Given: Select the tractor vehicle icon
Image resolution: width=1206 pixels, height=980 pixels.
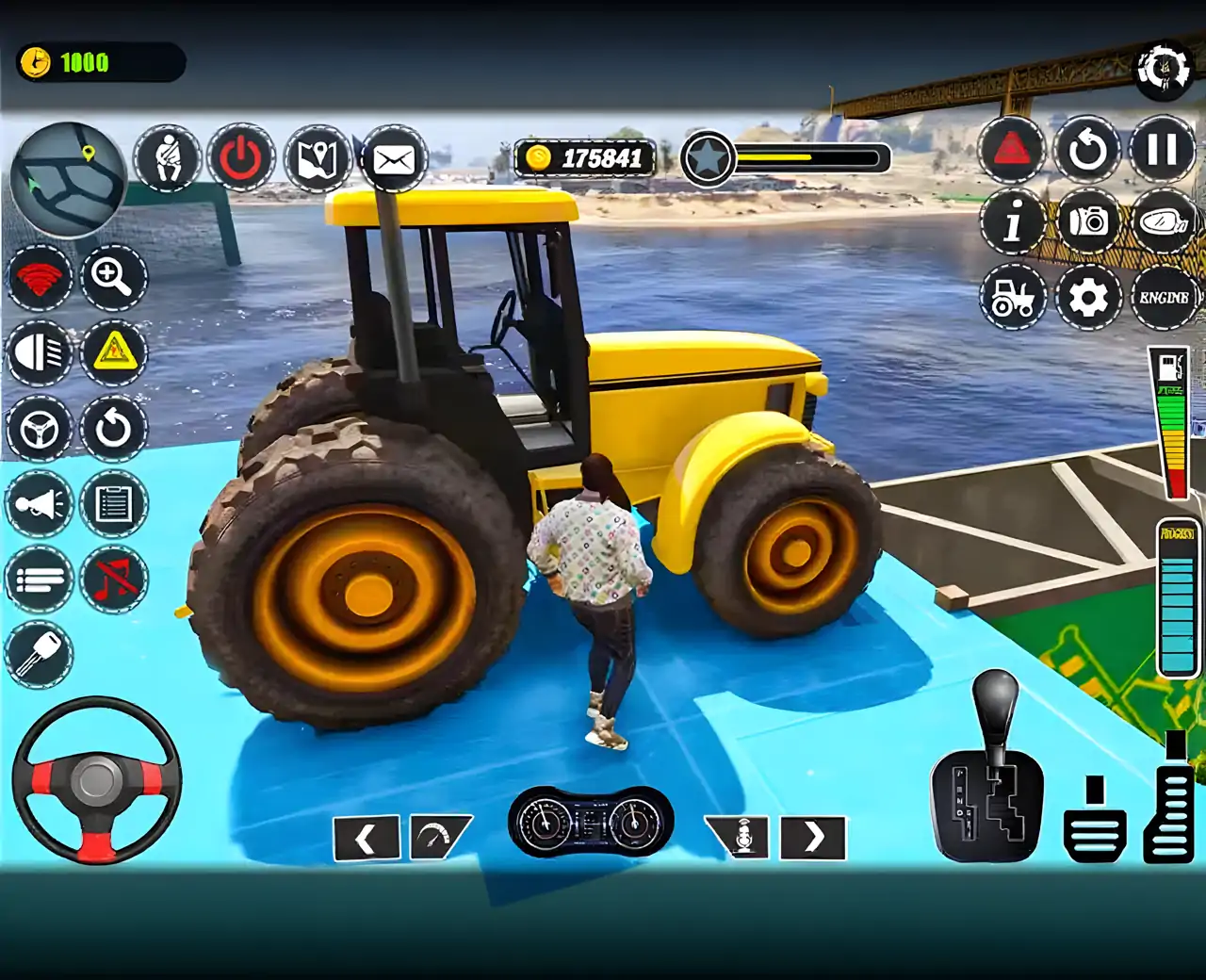Looking at the screenshot, I should (x=1013, y=298).
